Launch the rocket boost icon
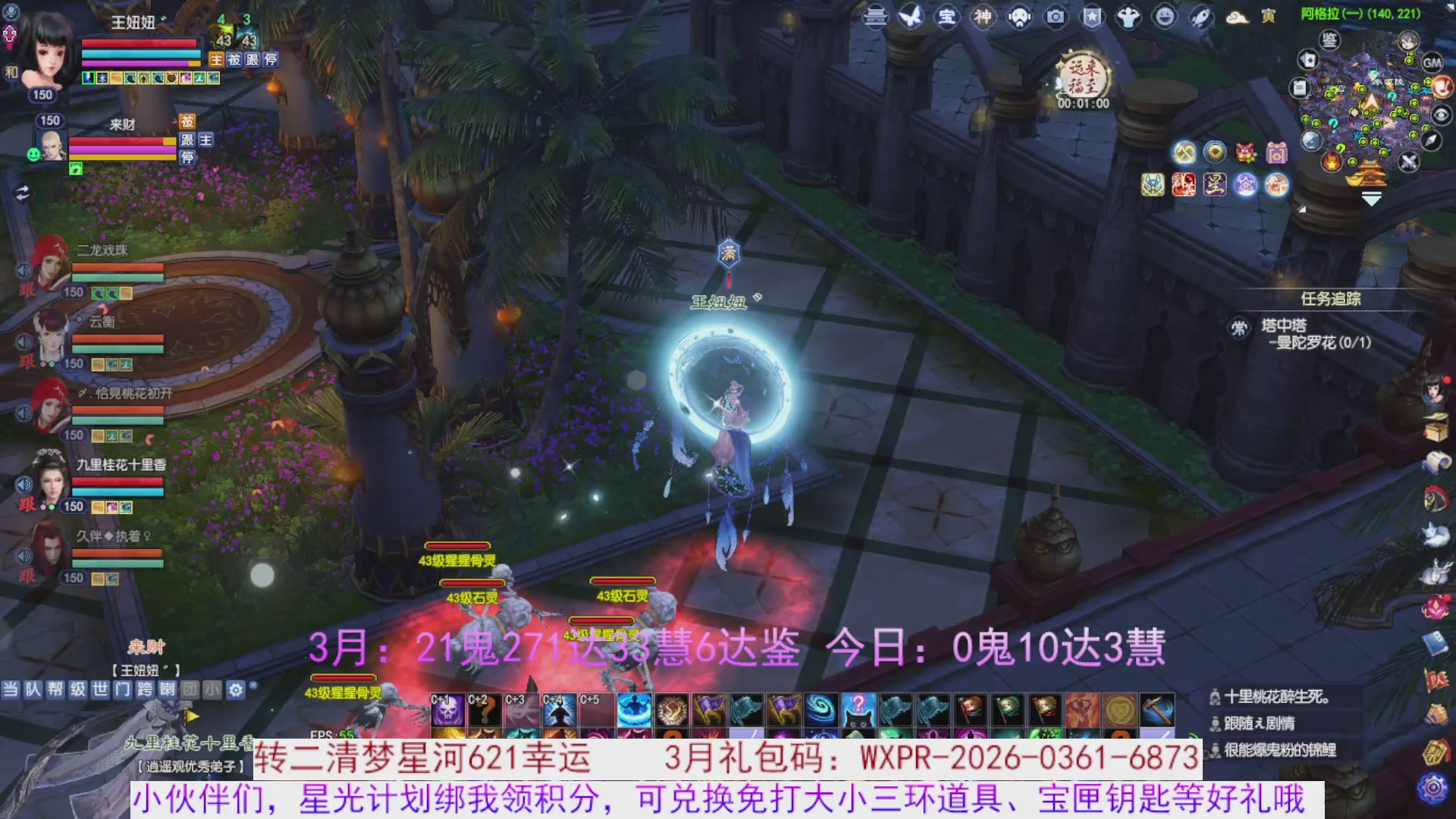Screen dimensions: 1456x819 [1203, 17]
